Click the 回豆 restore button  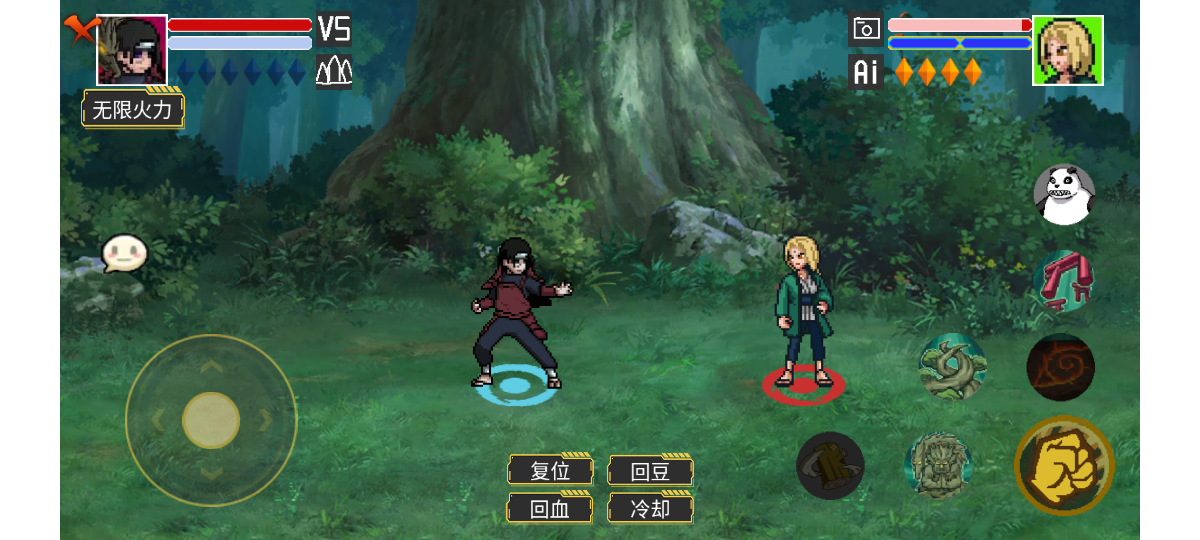[x=650, y=470]
